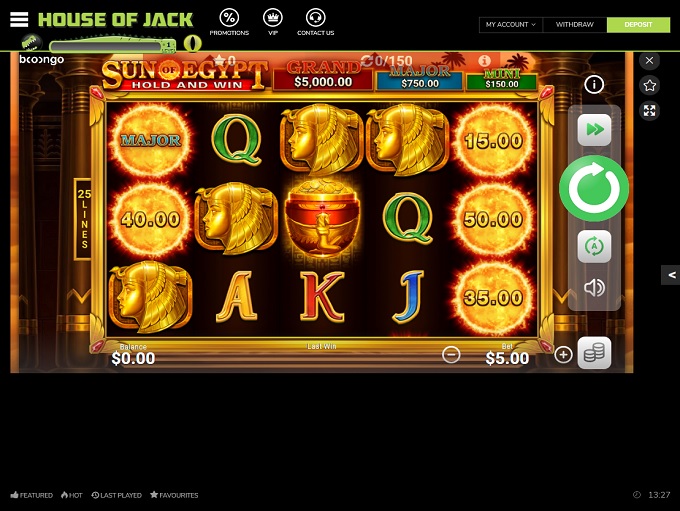Open the Promotions page
This screenshot has height=511, width=680.
click(229, 22)
